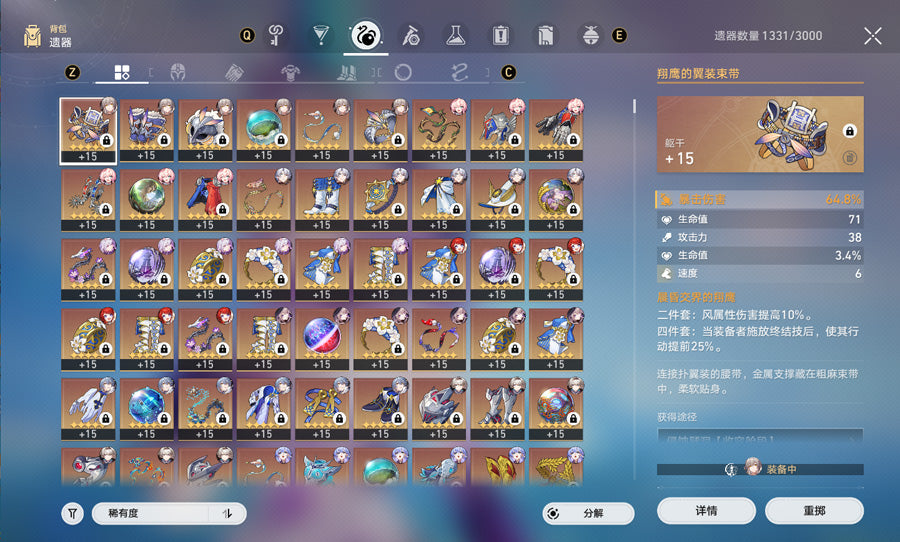This screenshot has width=900, height=542.
Task: Select the green planet sphere relic in top row
Action: [263, 128]
